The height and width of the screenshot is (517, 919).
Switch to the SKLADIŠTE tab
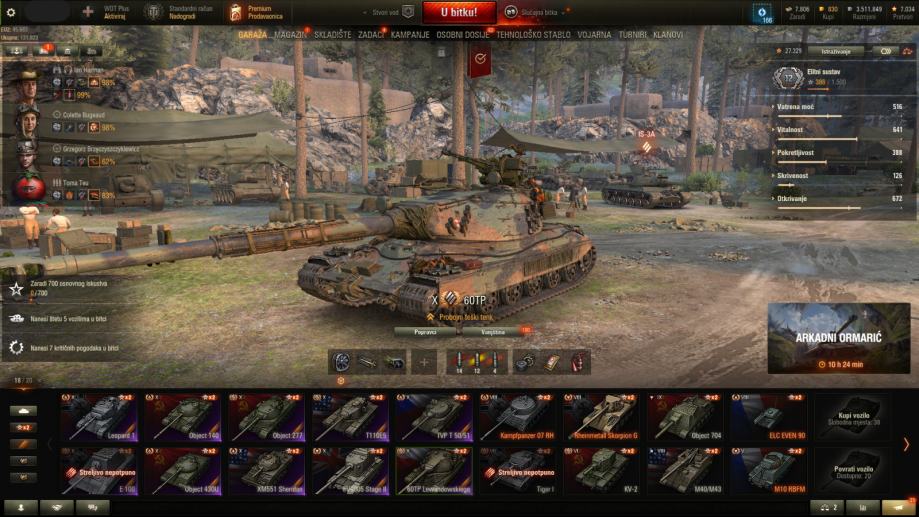[x=332, y=34]
